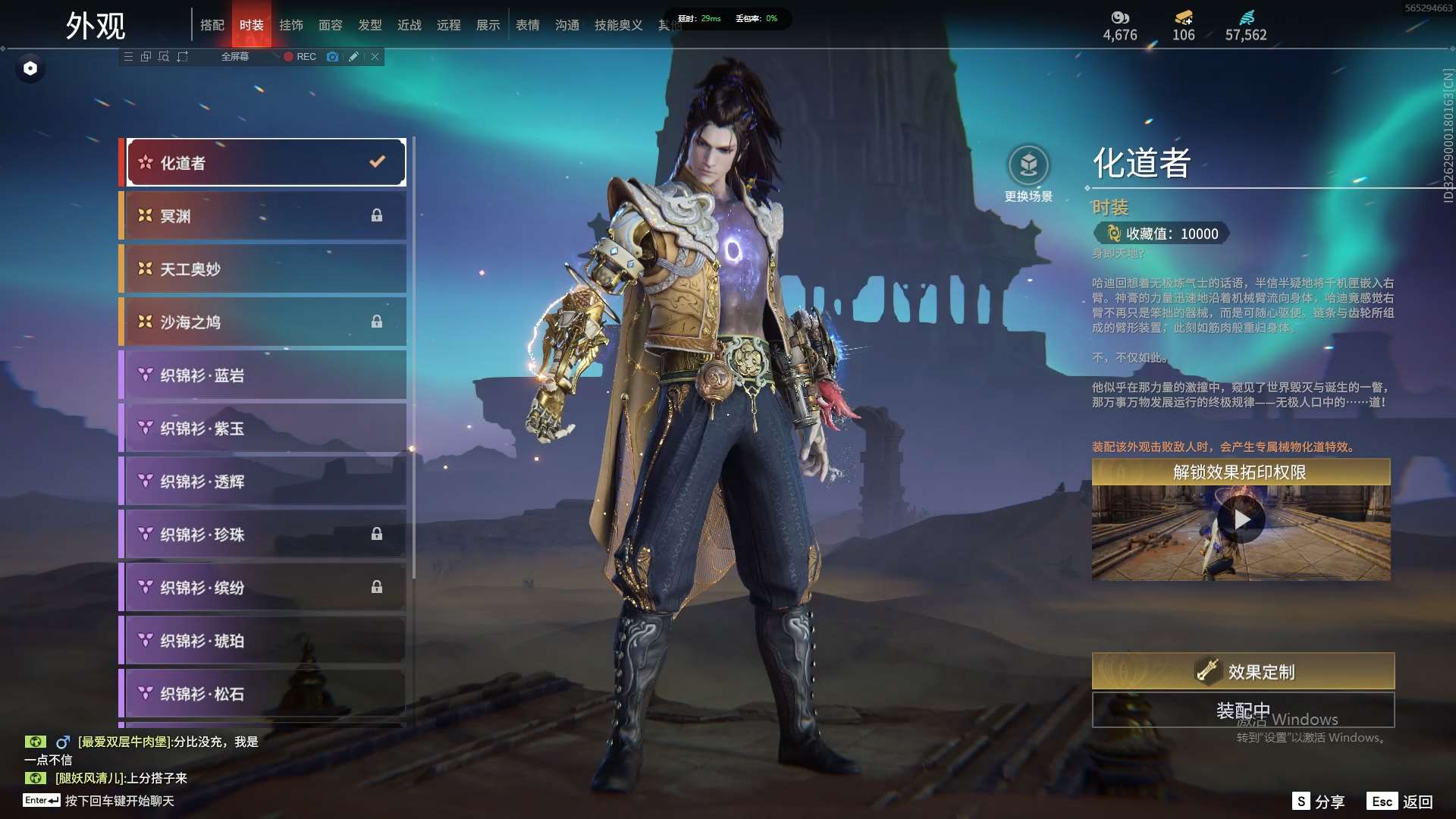Switch to 发型 hairstyle tab
Screen dimensions: 1456x819
coord(370,25)
